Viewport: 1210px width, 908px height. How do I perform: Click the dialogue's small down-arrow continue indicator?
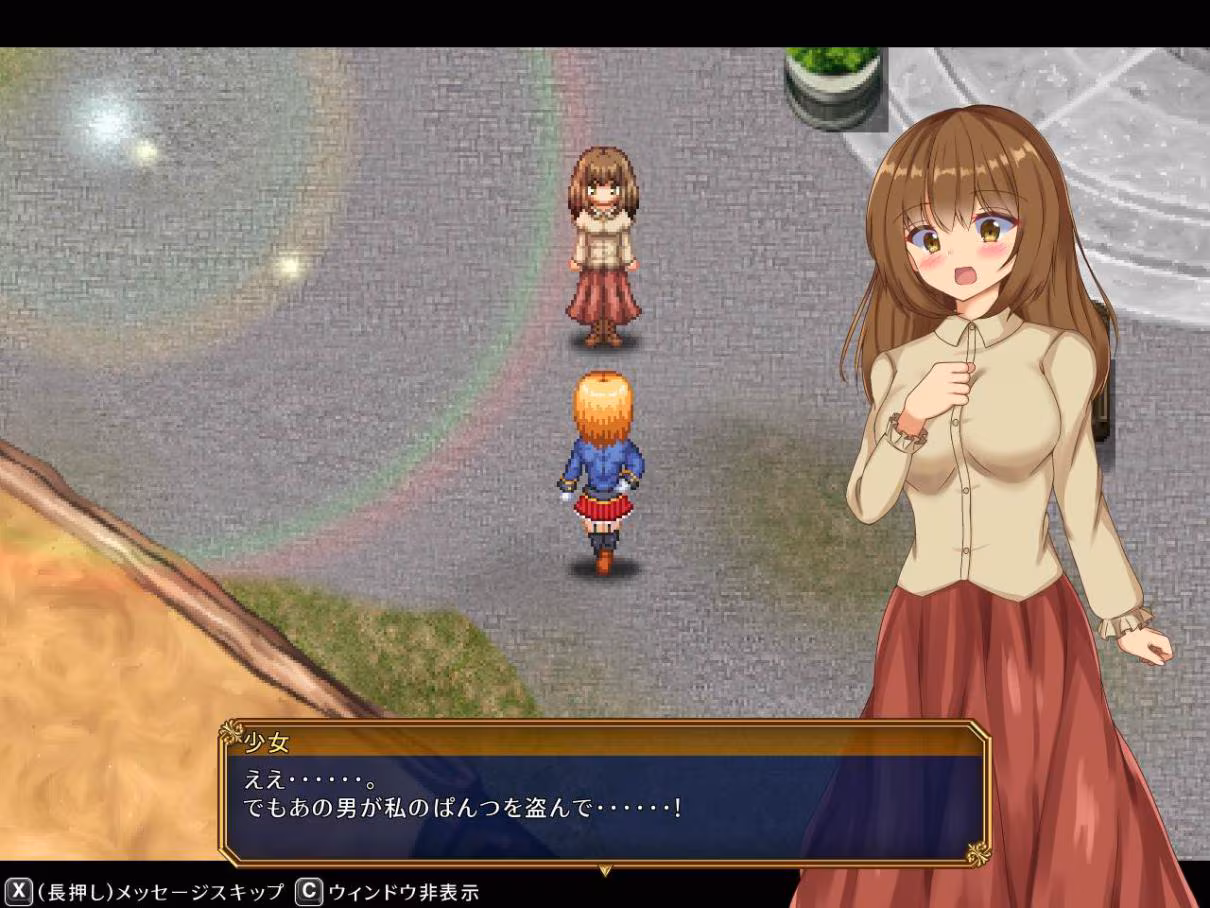604,871
